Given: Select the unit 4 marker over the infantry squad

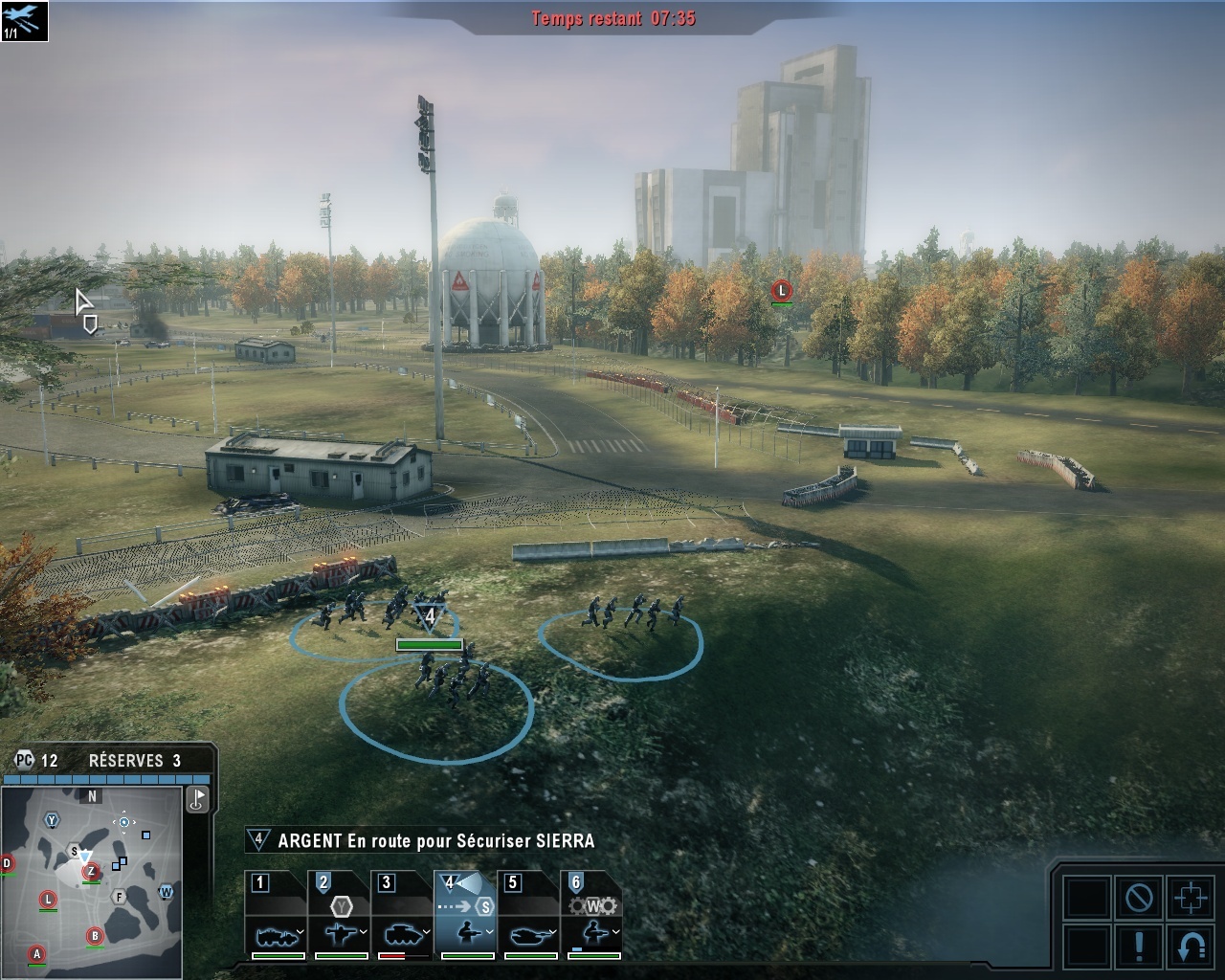Looking at the screenshot, I should pos(429,615).
